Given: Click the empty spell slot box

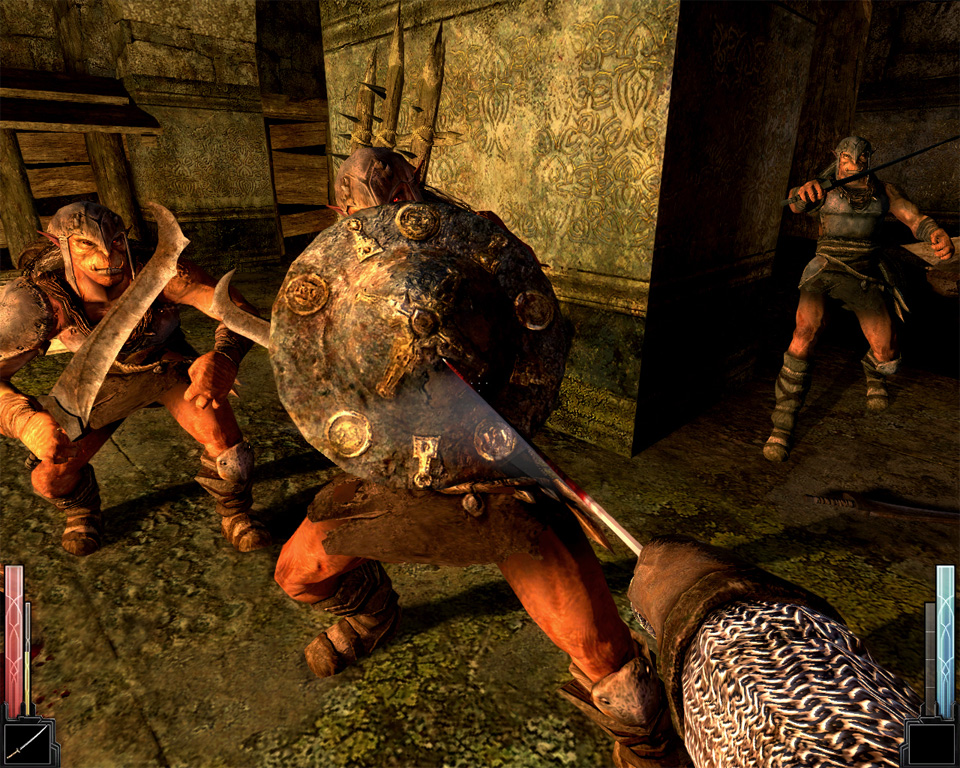Looking at the screenshot, I should (931, 743).
